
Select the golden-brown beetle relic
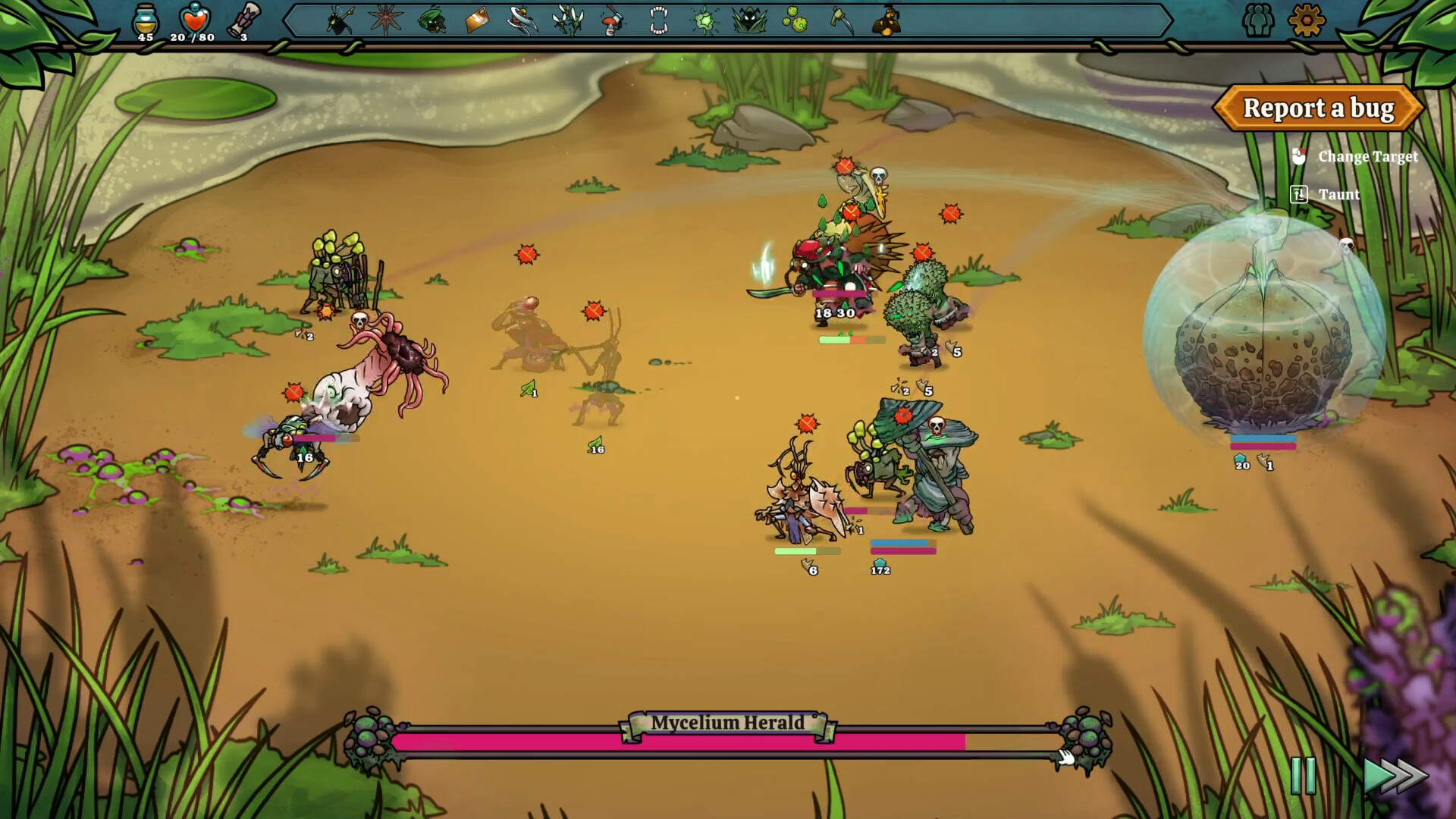(x=886, y=20)
